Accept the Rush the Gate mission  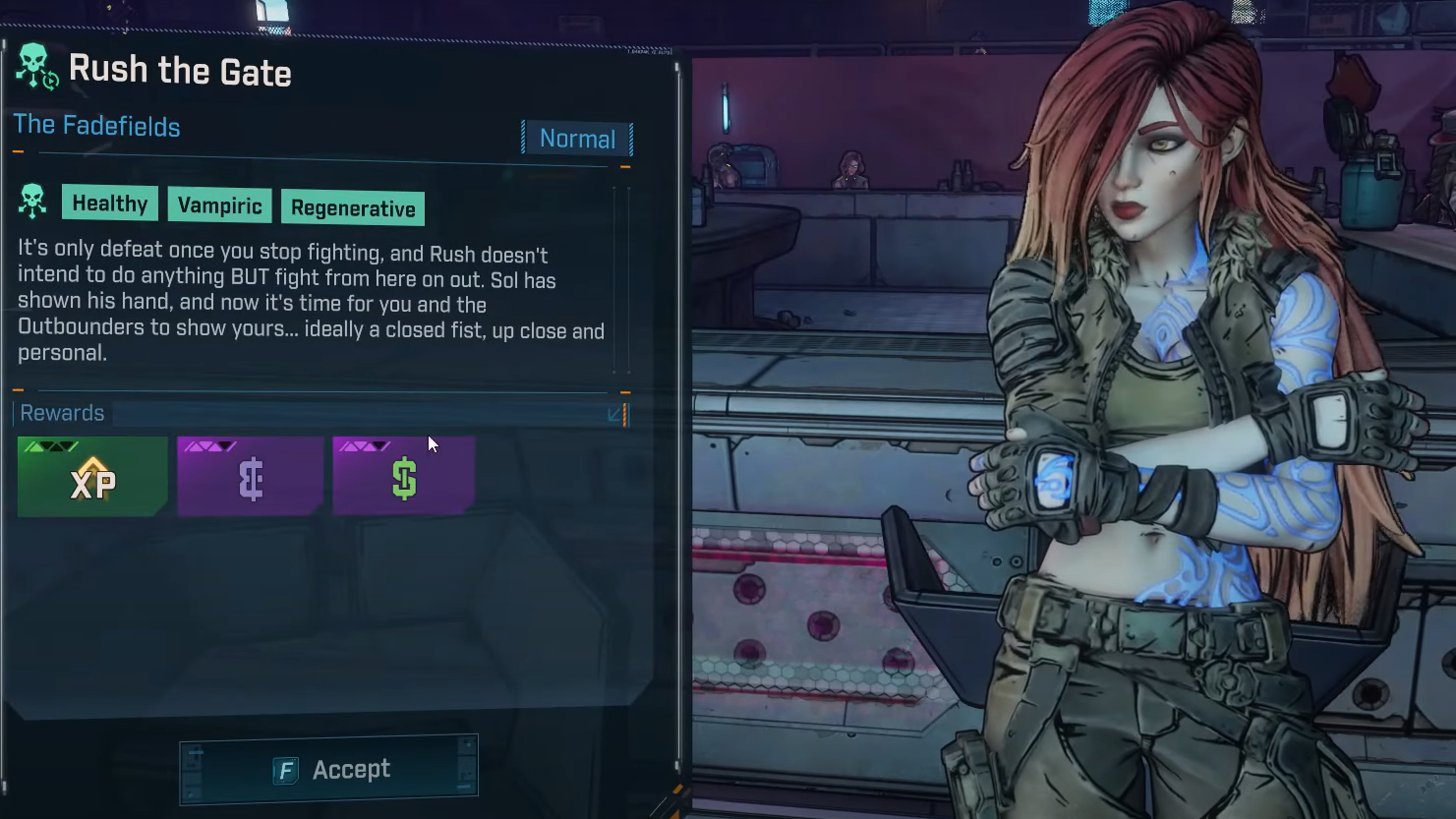[328, 769]
